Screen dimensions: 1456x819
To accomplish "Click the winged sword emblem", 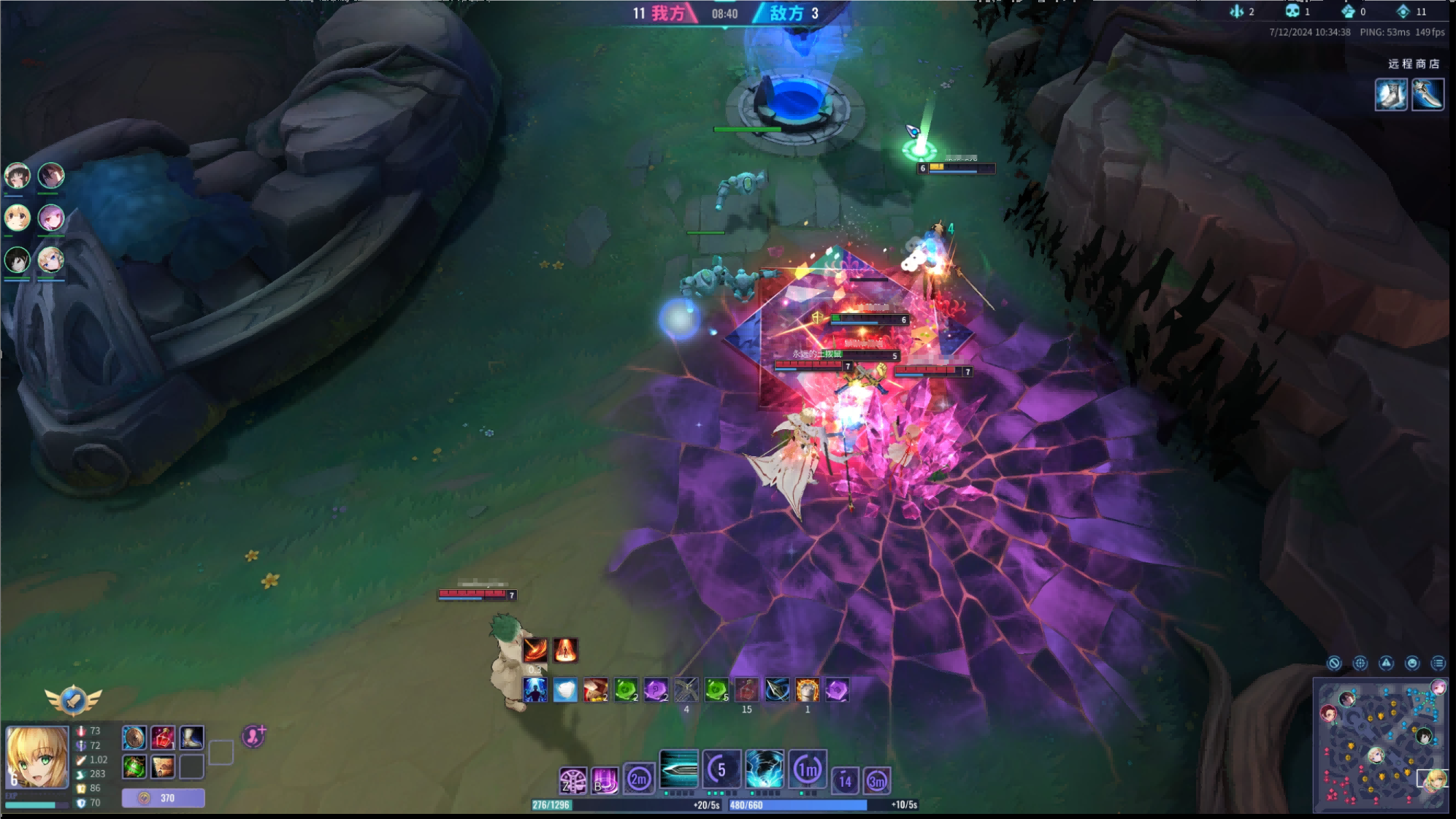I will click(73, 700).
